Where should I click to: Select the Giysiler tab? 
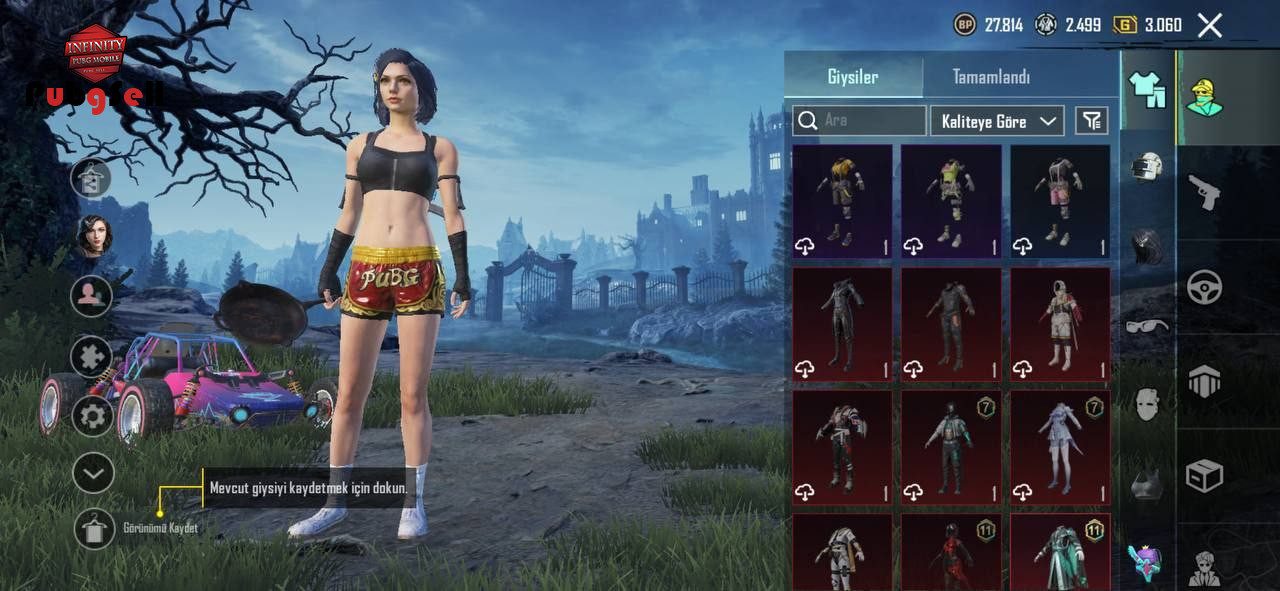[x=853, y=77]
